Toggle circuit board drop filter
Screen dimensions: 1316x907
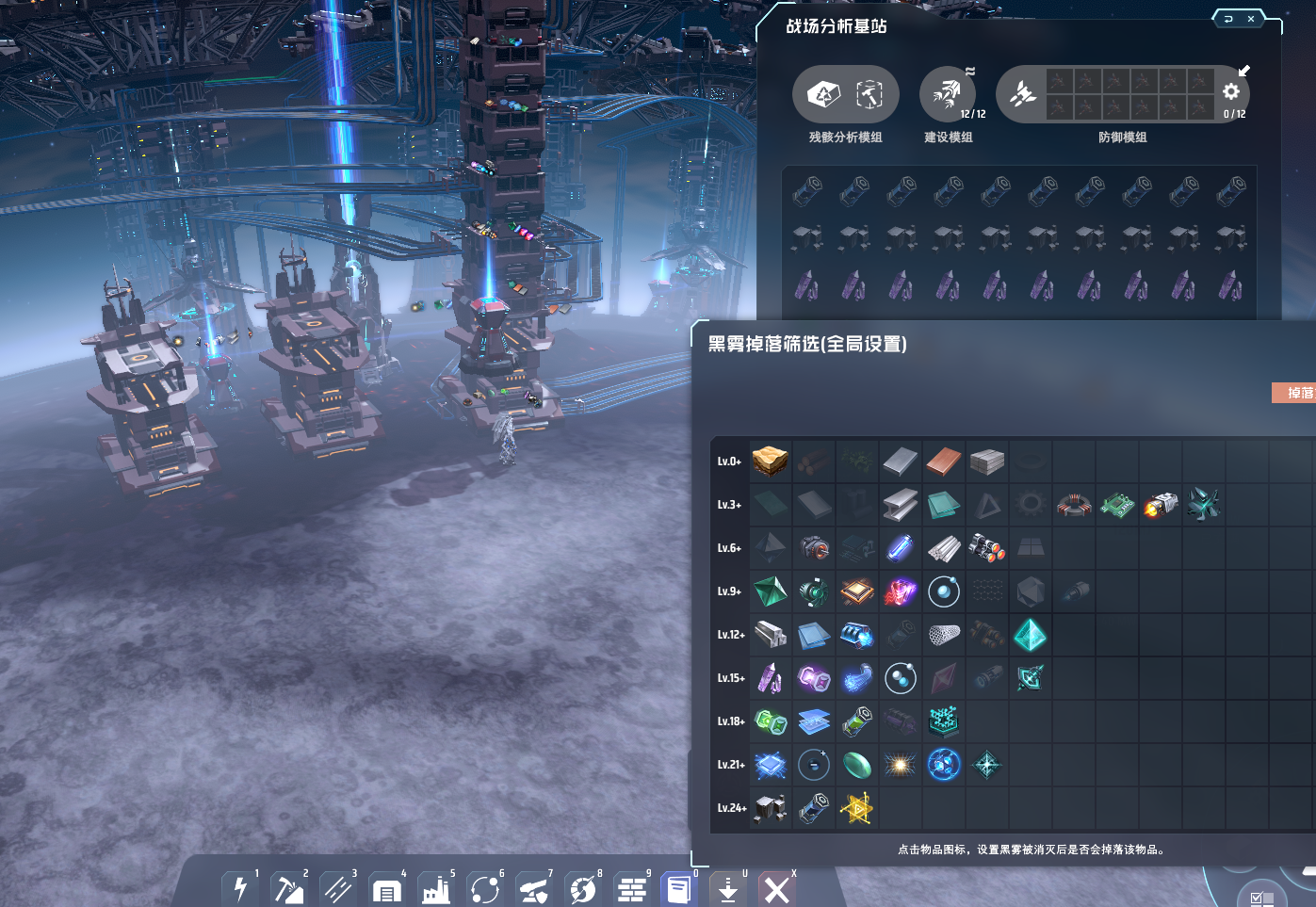[1117, 505]
